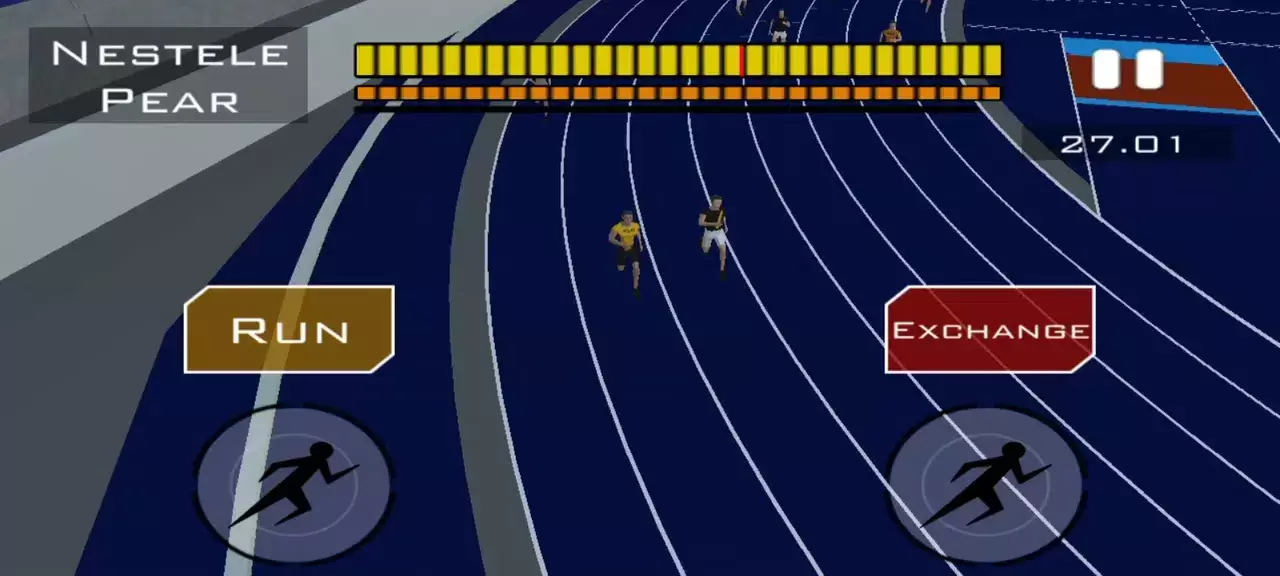Pause the race with the pause icon
This screenshot has width=1280, height=576.
point(1127,70)
